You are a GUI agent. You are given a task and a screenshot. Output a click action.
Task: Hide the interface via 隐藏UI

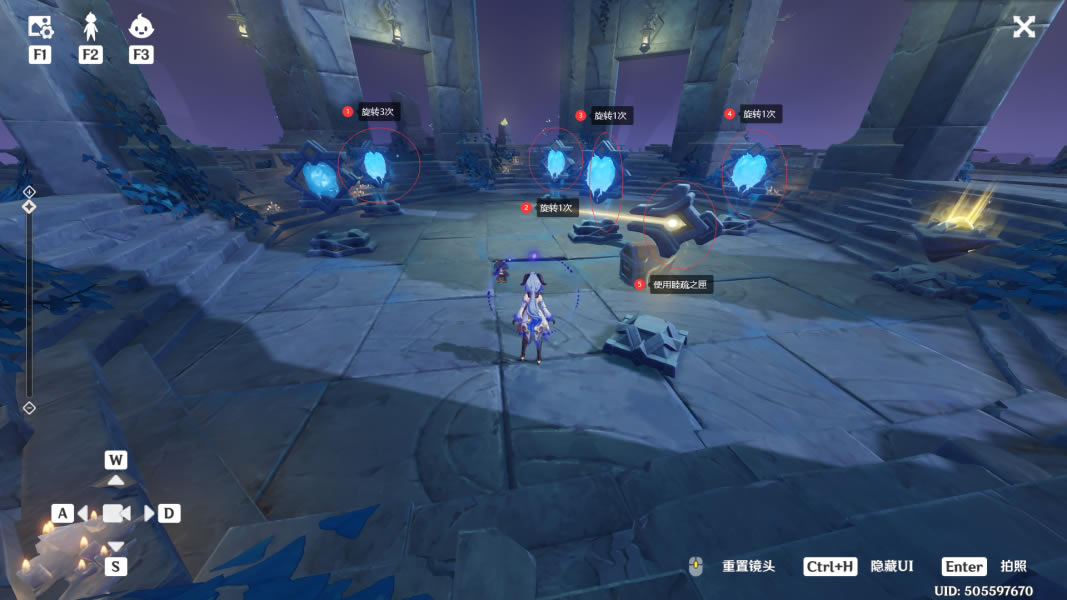coord(891,566)
